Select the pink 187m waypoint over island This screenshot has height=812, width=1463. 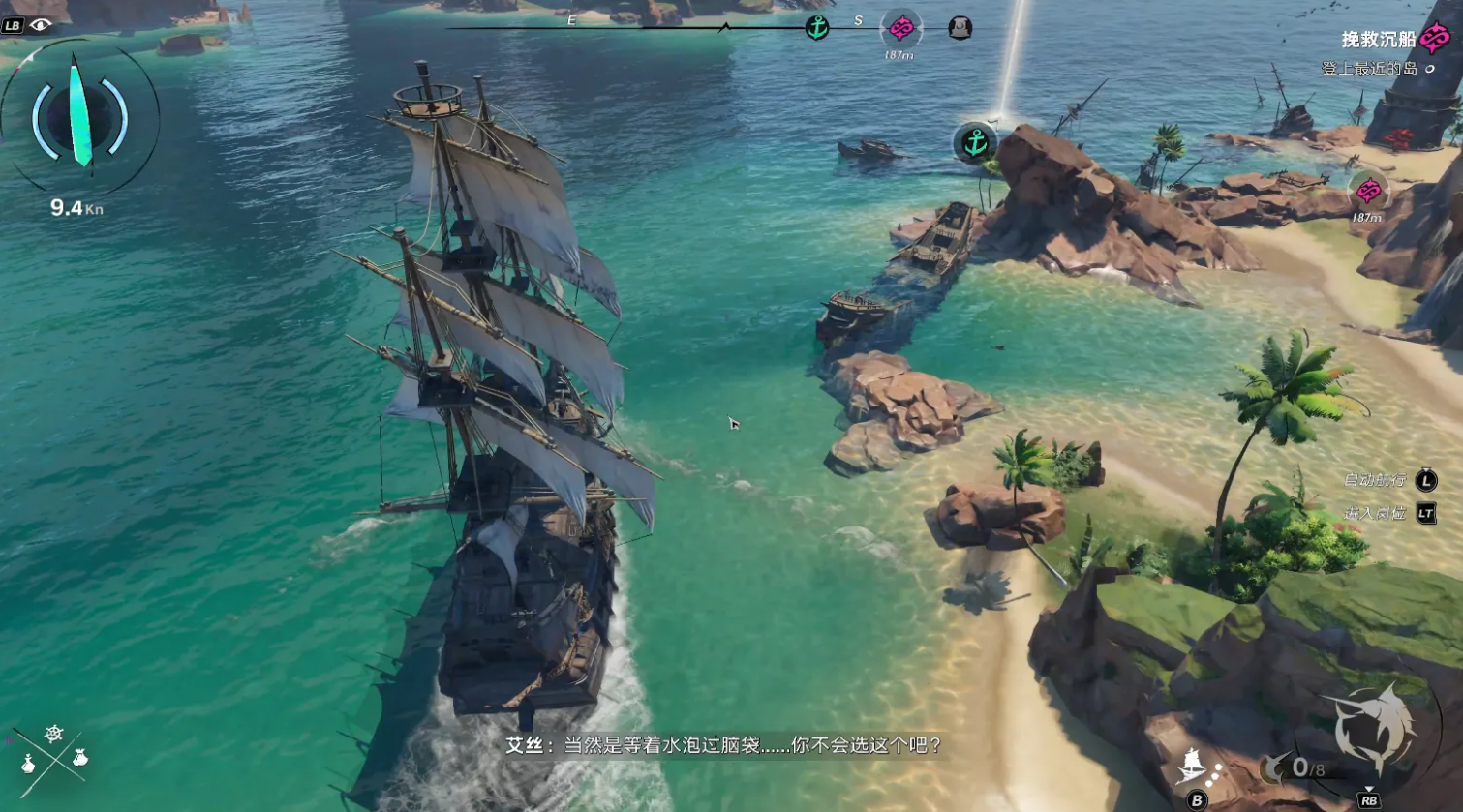pos(1368,192)
